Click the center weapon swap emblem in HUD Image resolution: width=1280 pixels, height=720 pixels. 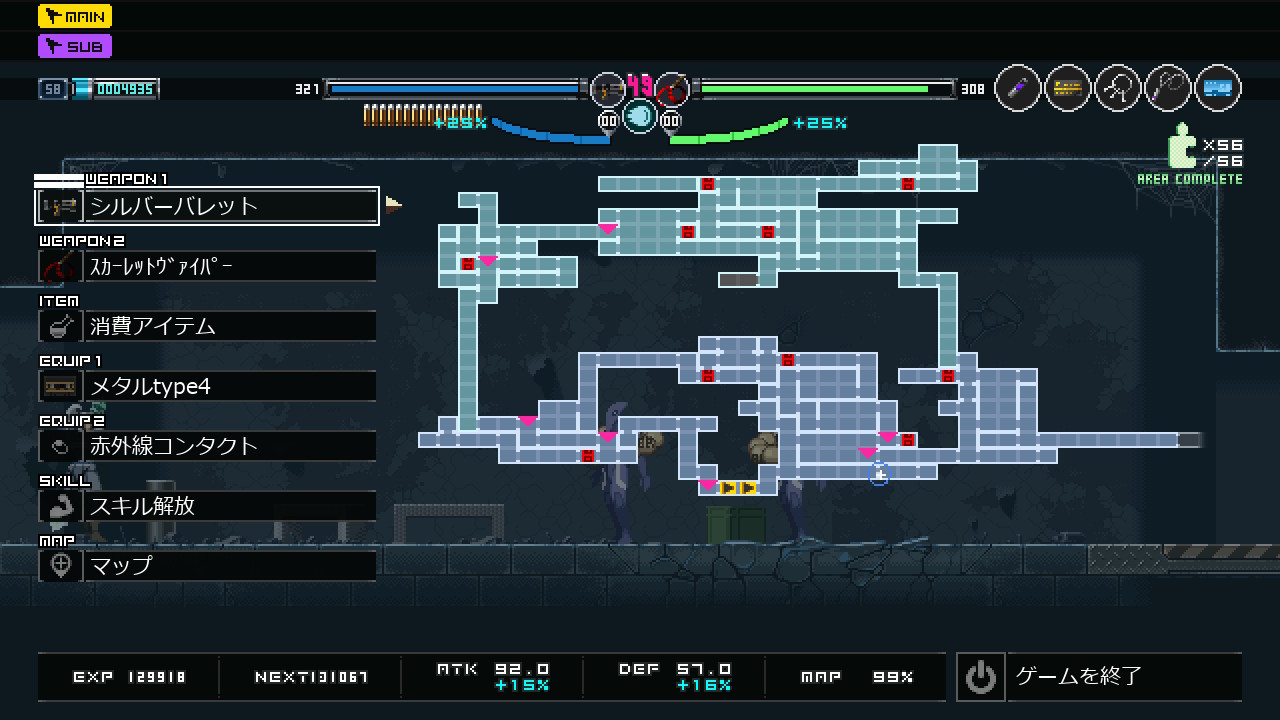coord(640,117)
